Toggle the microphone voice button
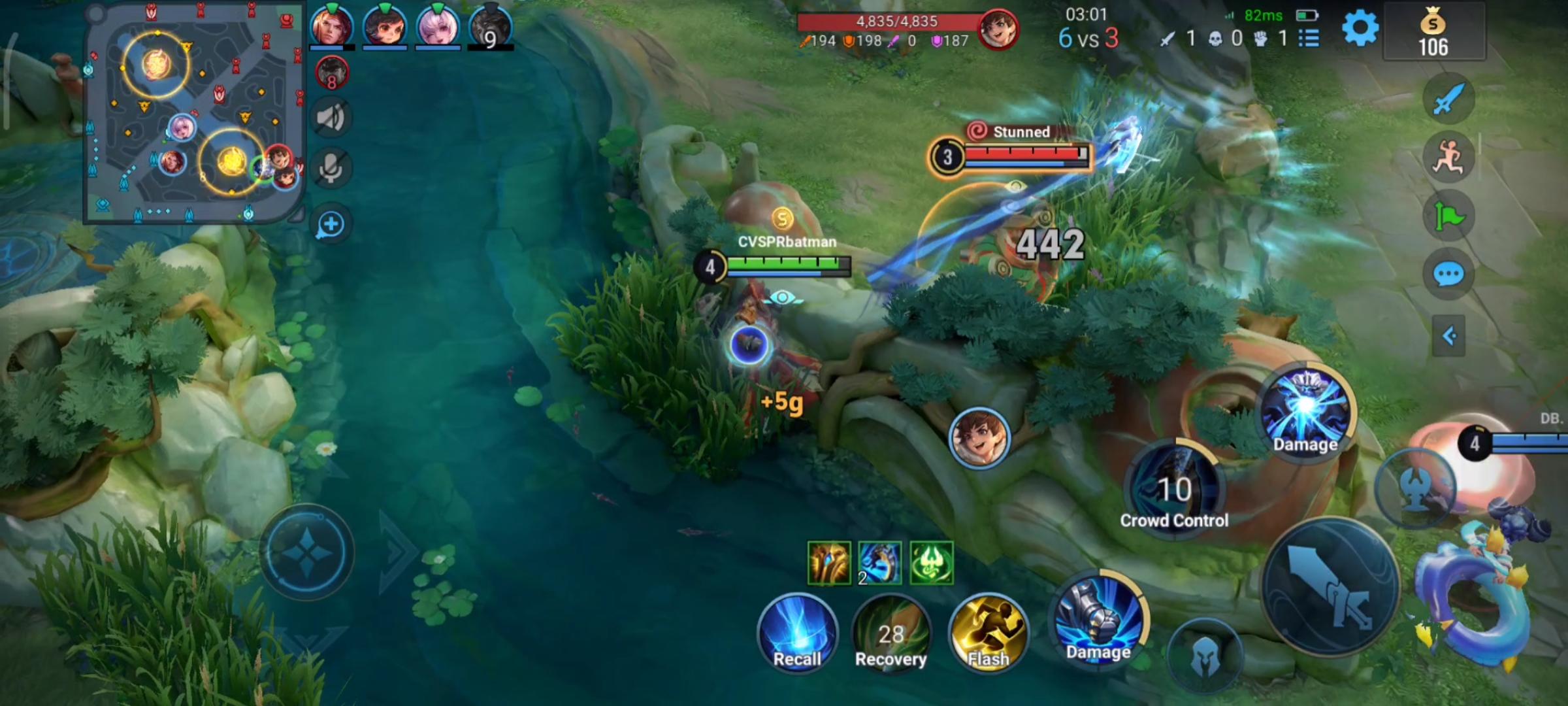The image size is (1568, 706). [331, 169]
